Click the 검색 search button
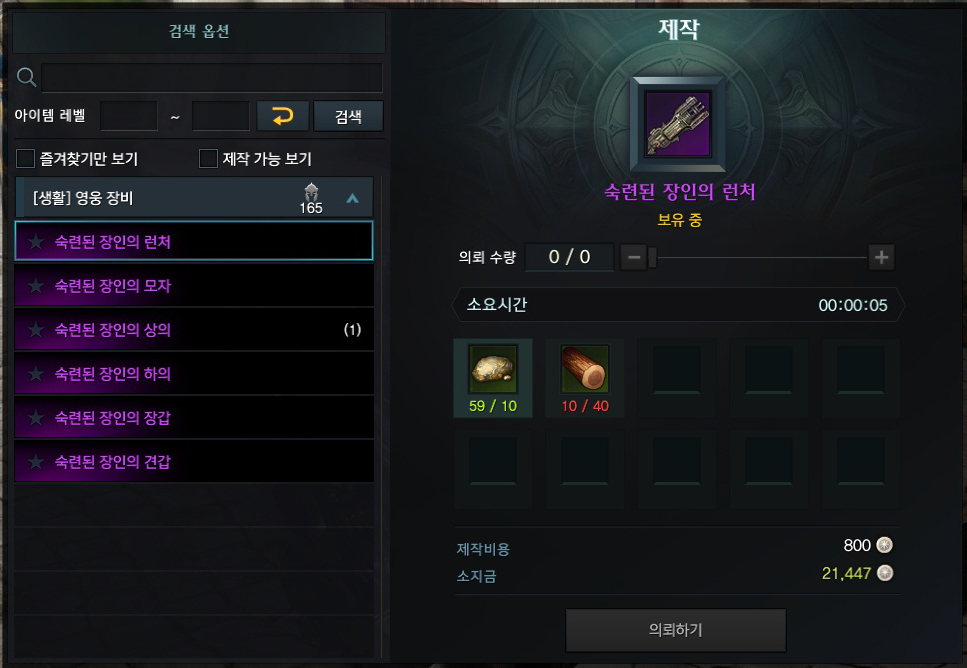 [x=348, y=116]
